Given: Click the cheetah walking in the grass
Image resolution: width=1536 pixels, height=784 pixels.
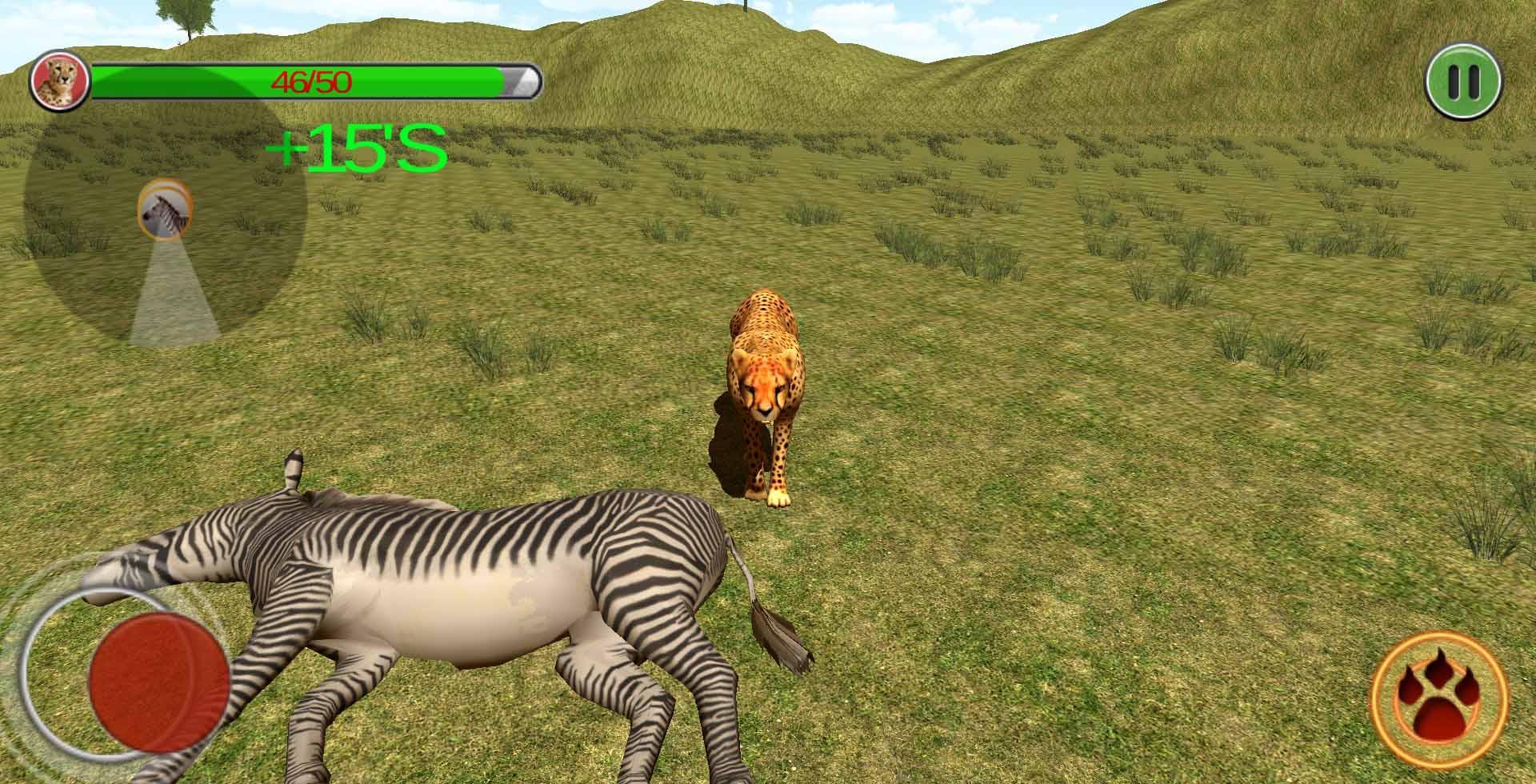Looking at the screenshot, I should (x=768, y=392).
